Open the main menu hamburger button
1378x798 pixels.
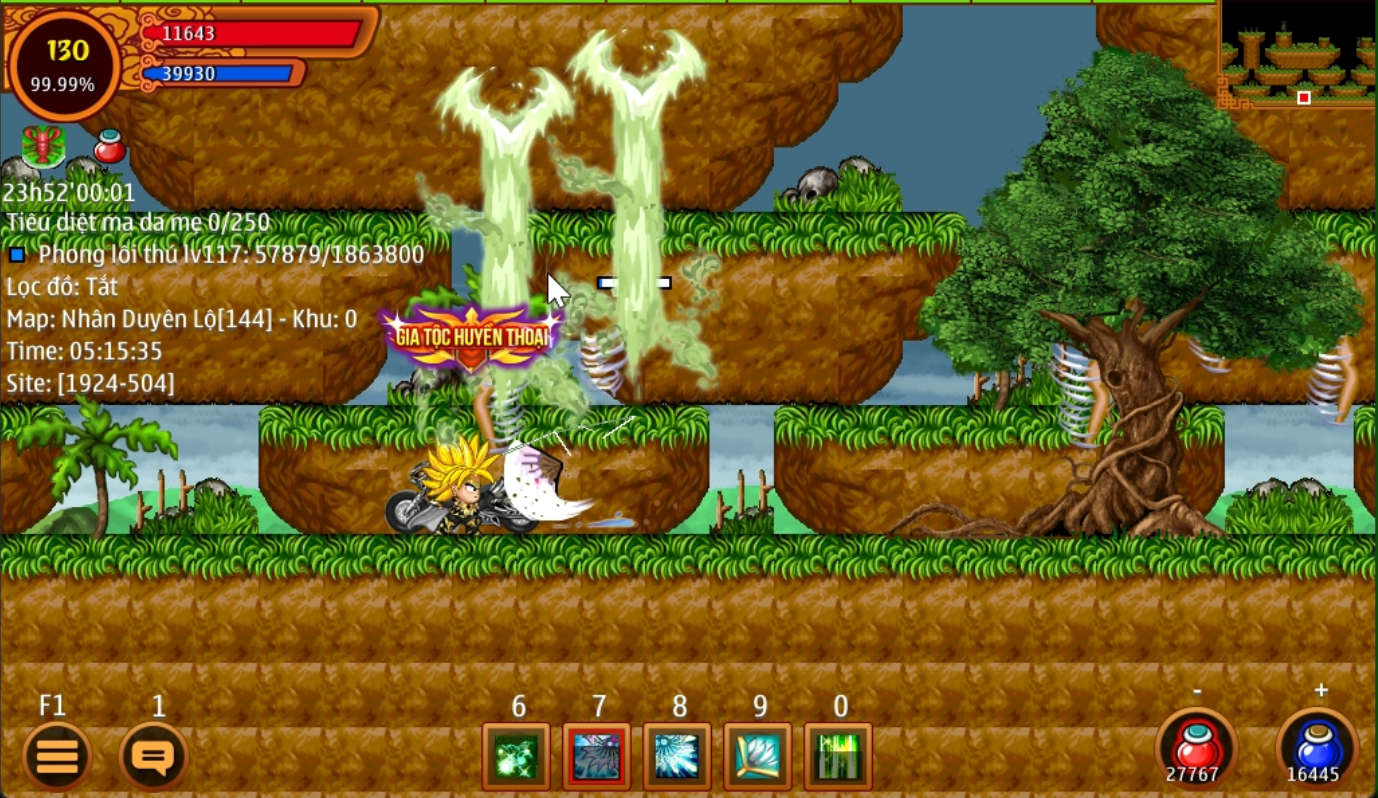(x=57, y=756)
